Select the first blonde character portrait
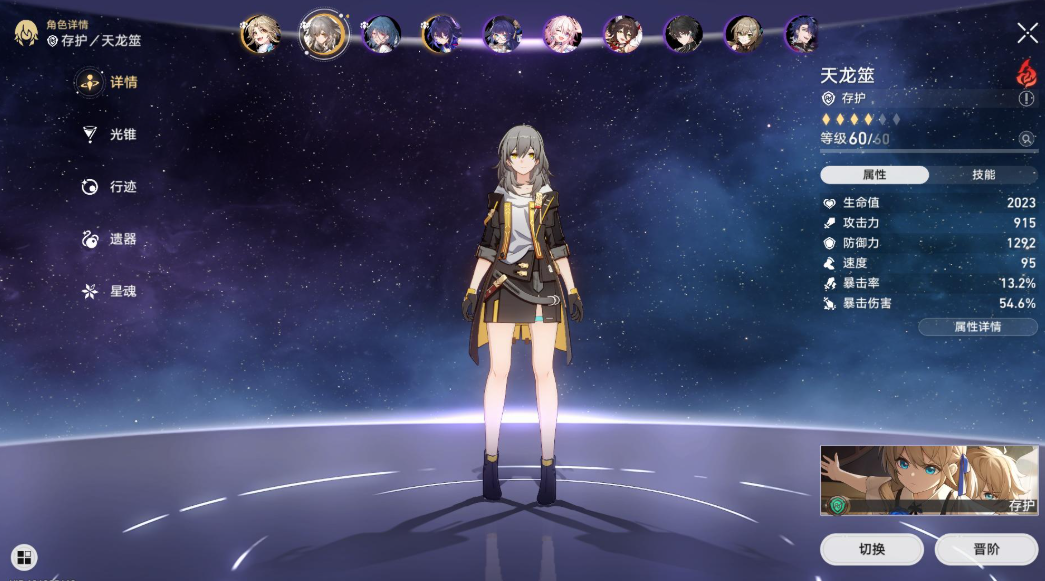 click(x=259, y=34)
